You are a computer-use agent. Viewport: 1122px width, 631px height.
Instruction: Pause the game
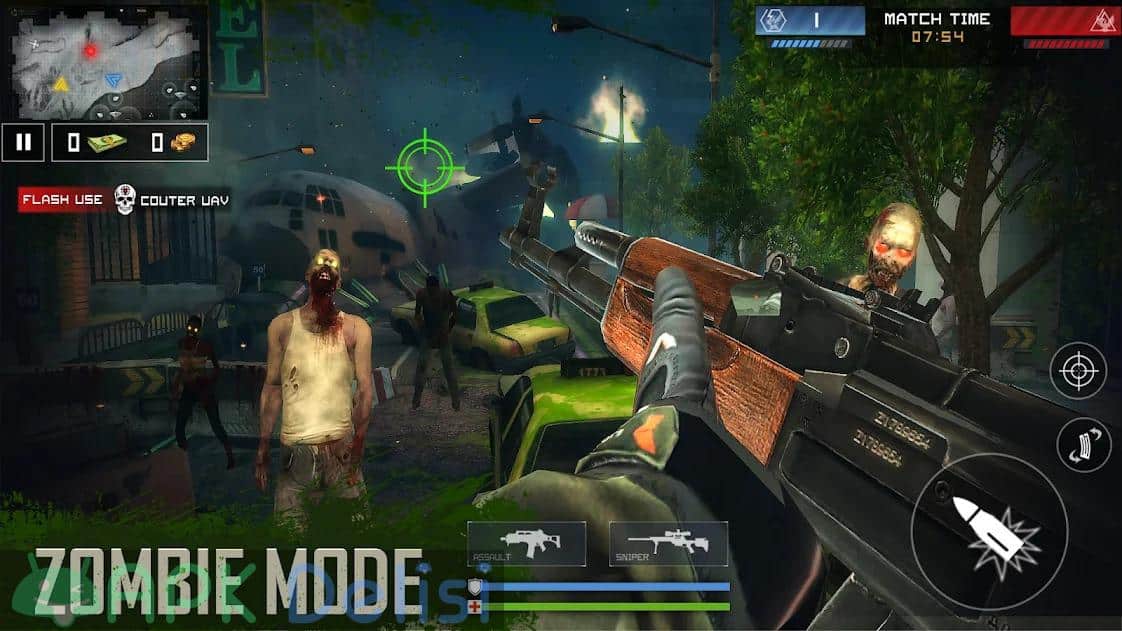23,142
